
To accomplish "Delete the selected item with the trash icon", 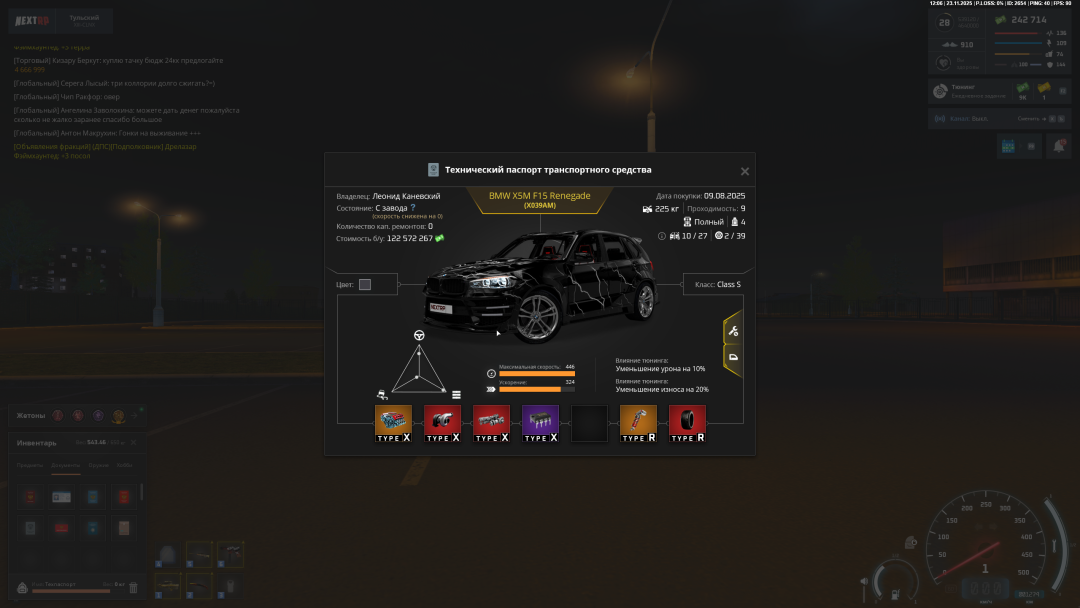I will (133, 587).
